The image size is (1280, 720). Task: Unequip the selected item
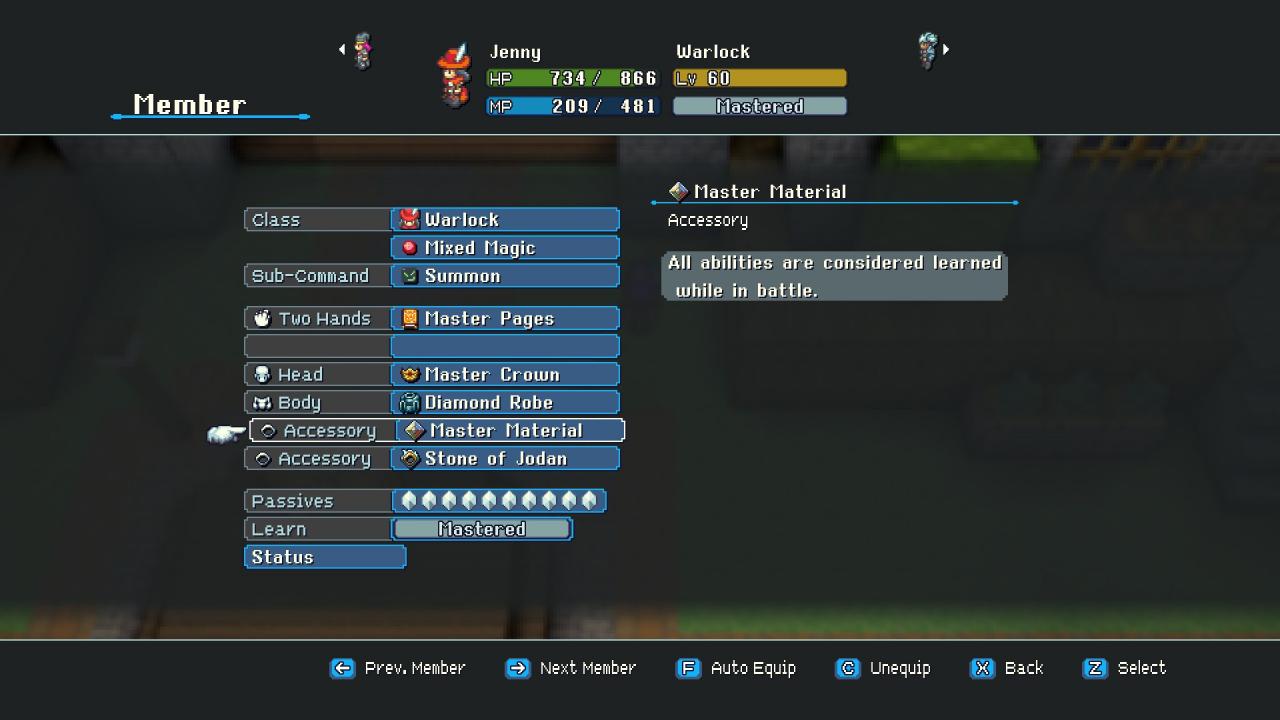(x=883, y=668)
